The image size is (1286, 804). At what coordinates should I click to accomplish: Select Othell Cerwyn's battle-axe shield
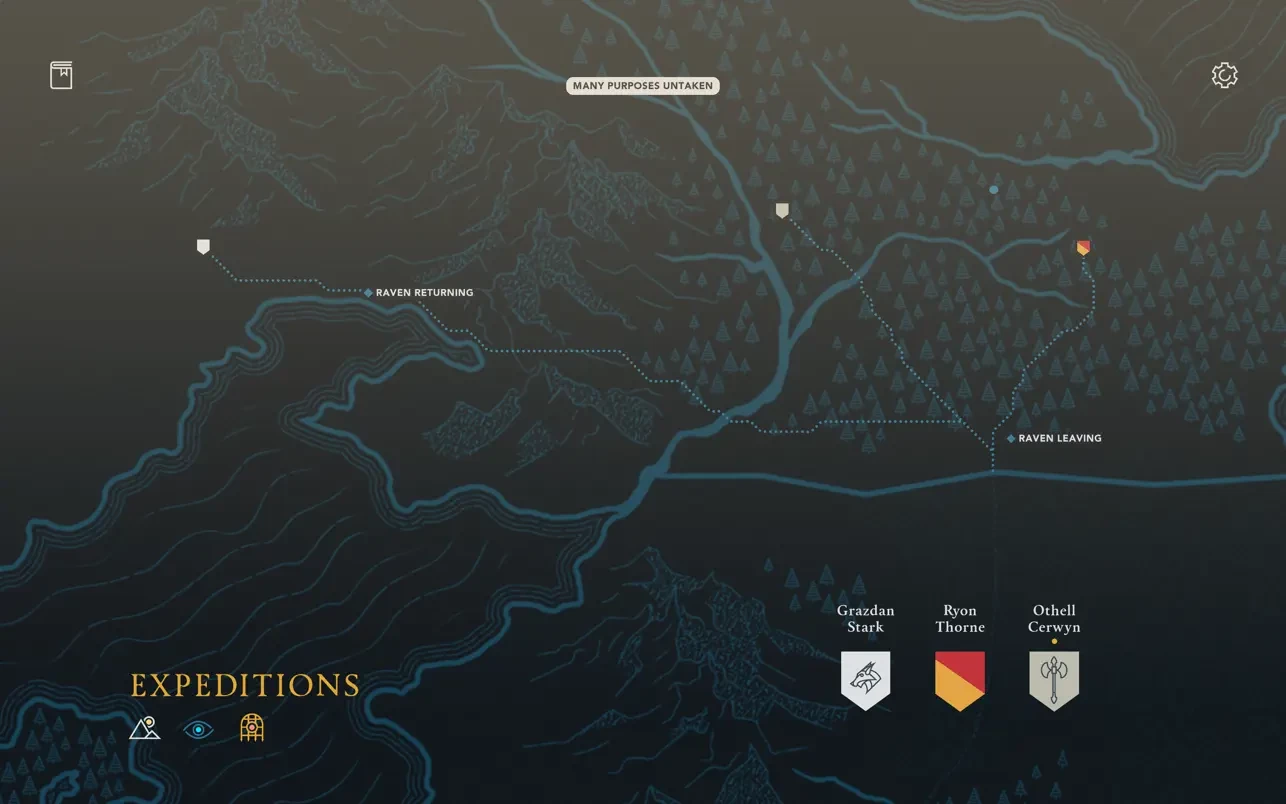pos(1054,680)
